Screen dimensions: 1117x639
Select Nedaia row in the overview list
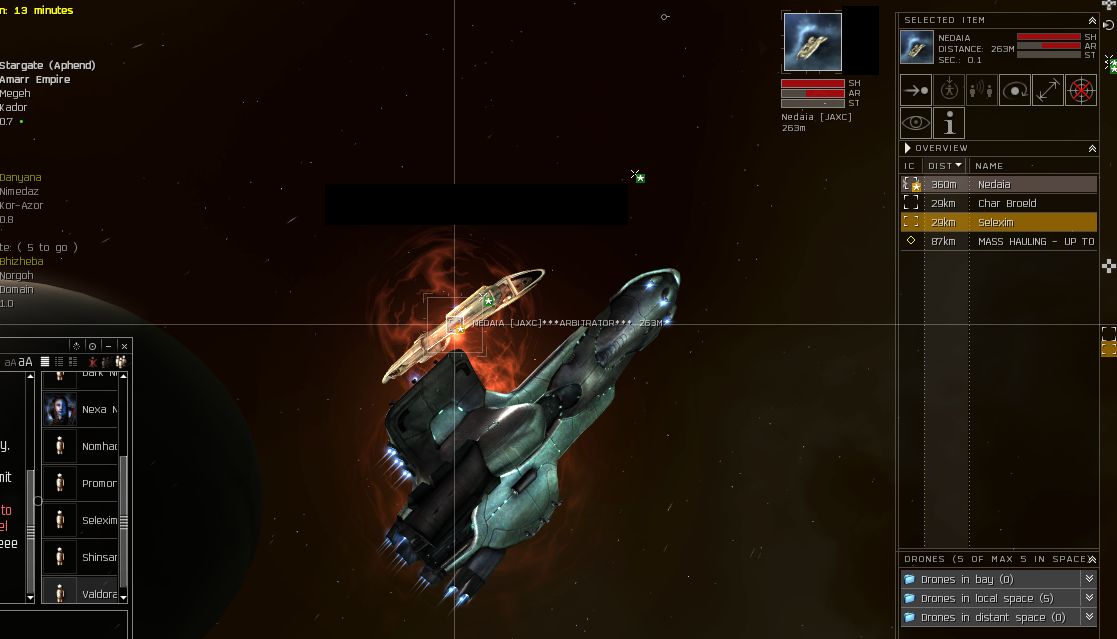tap(998, 184)
